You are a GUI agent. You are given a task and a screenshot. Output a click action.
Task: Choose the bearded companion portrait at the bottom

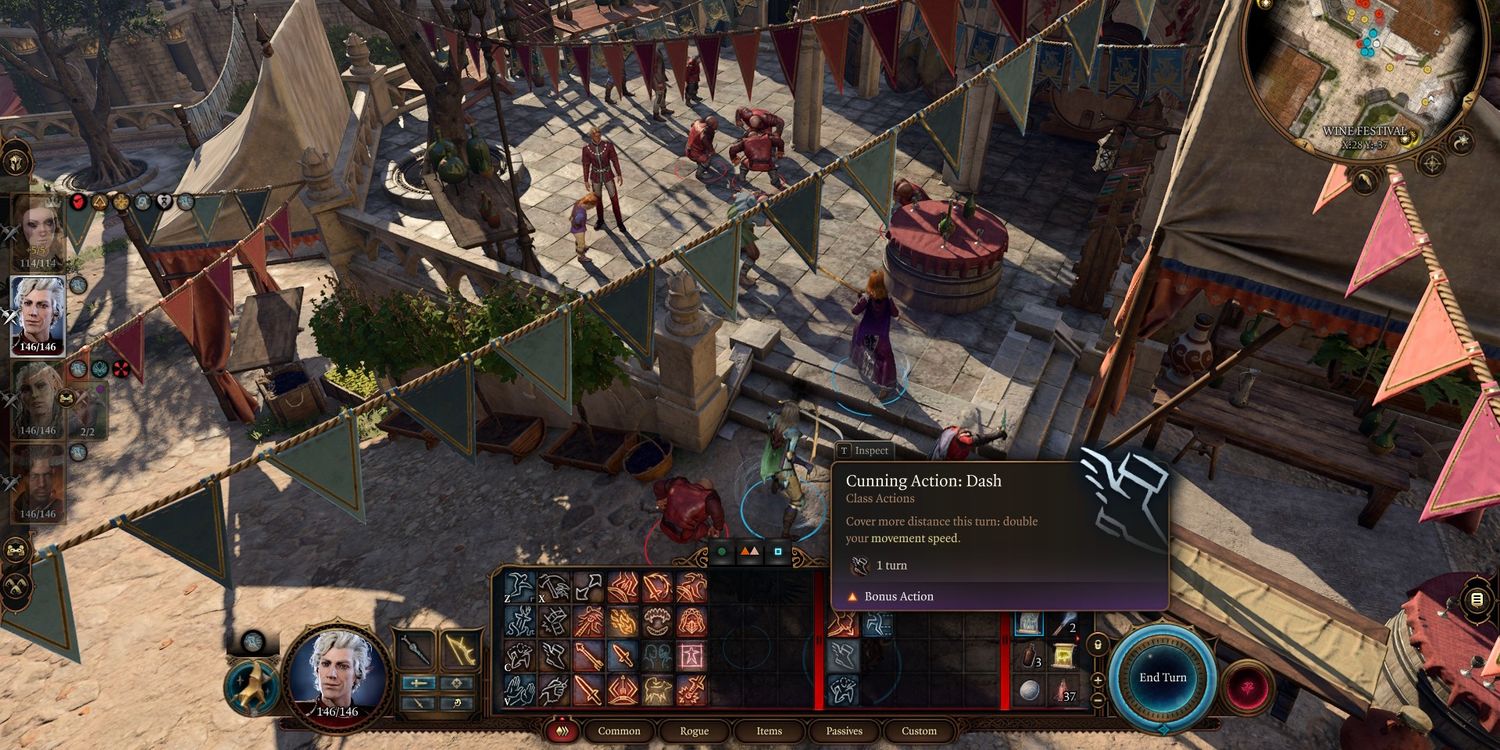(x=38, y=483)
